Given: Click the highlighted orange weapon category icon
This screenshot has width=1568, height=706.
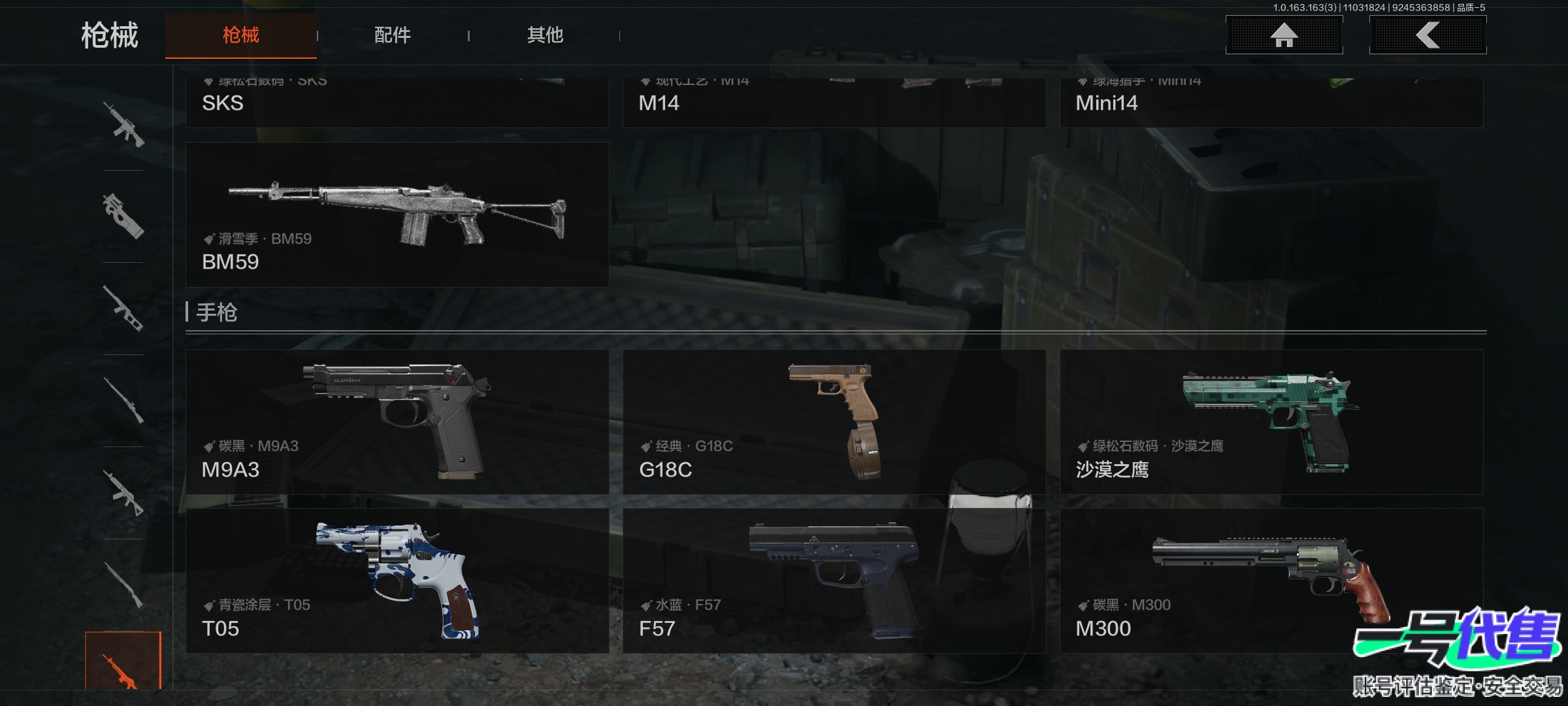Looking at the screenshot, I should coord(123,662).
